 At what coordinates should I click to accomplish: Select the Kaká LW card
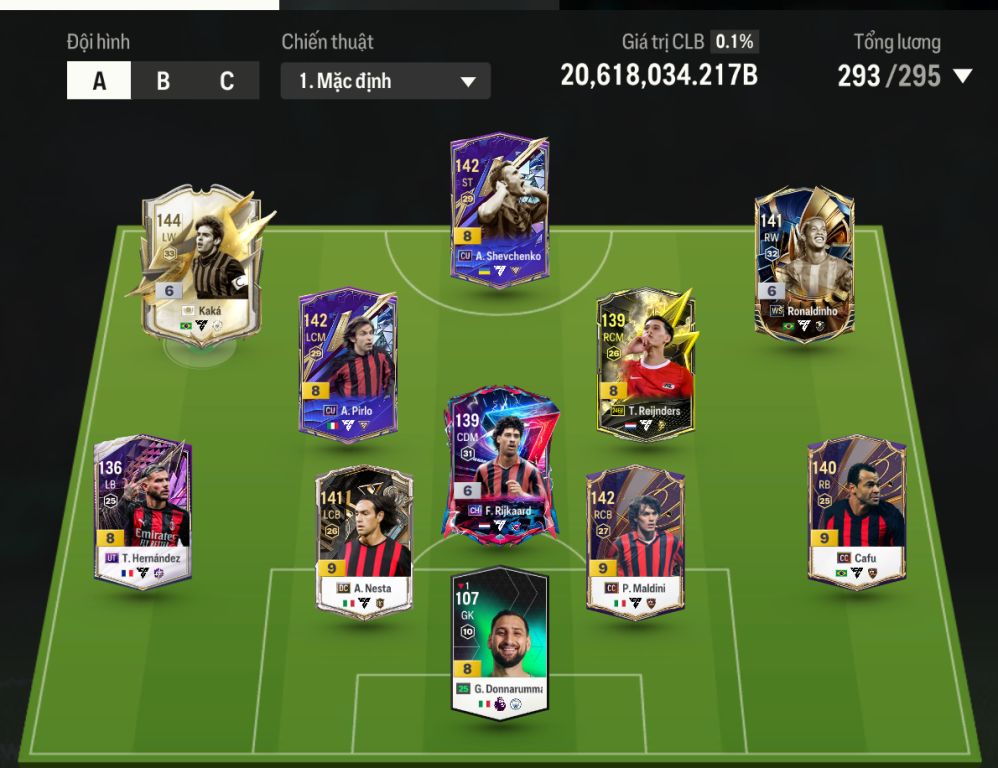click(x=201, y=264)
